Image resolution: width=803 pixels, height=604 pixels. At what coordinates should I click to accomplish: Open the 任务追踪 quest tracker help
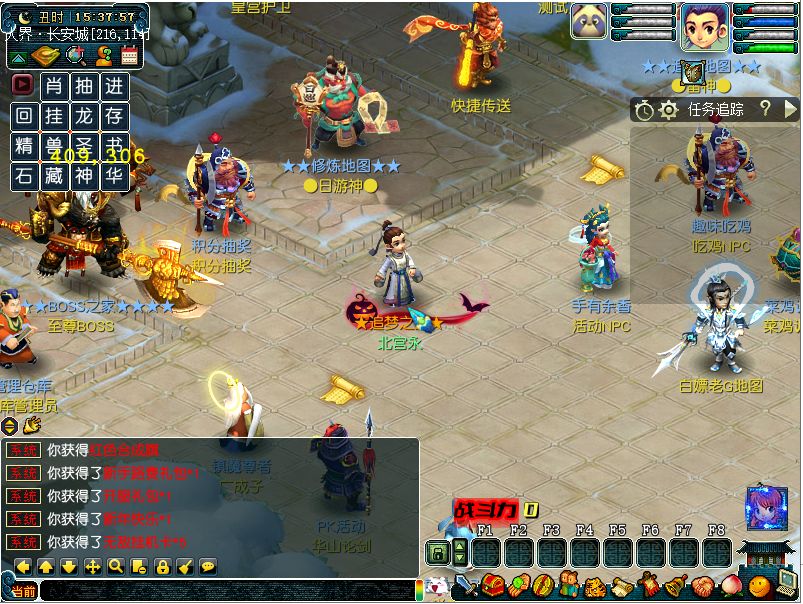tap(765, 109)
